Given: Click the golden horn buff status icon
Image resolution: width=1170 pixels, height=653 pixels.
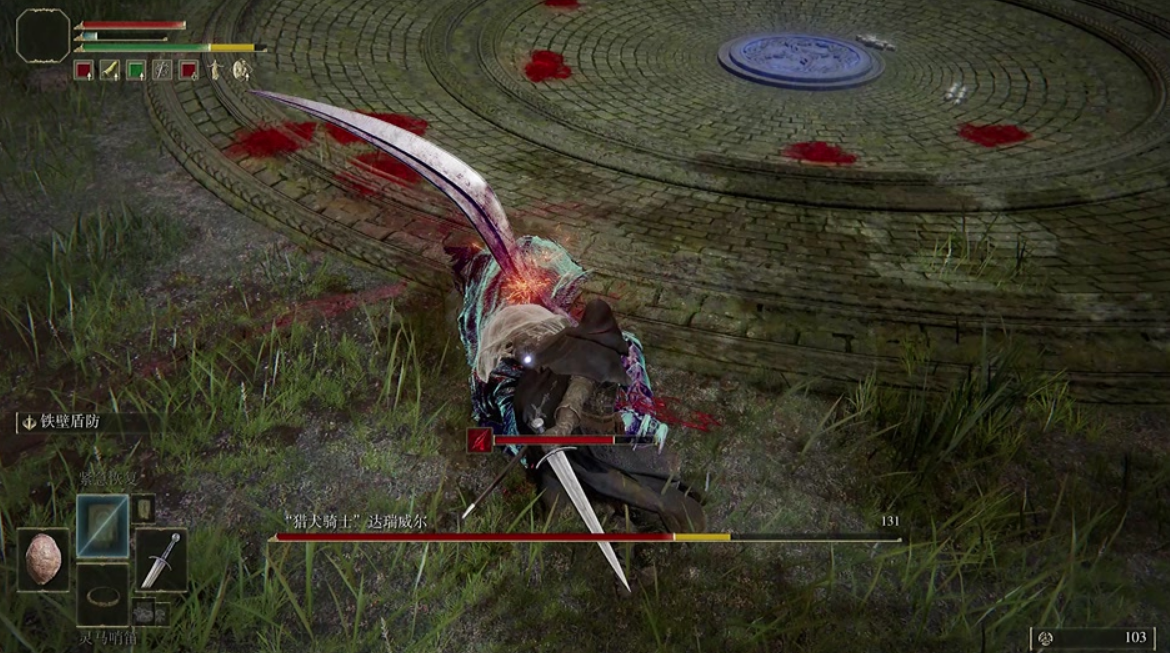Looking at the screenshot, I should coord(109,70).
